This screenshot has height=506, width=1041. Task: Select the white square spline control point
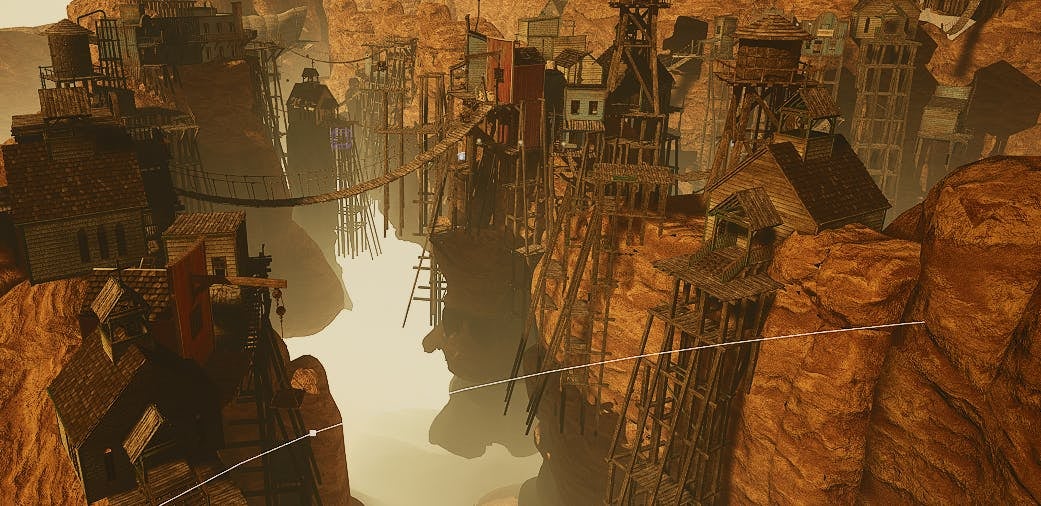(x=312, y=433)
